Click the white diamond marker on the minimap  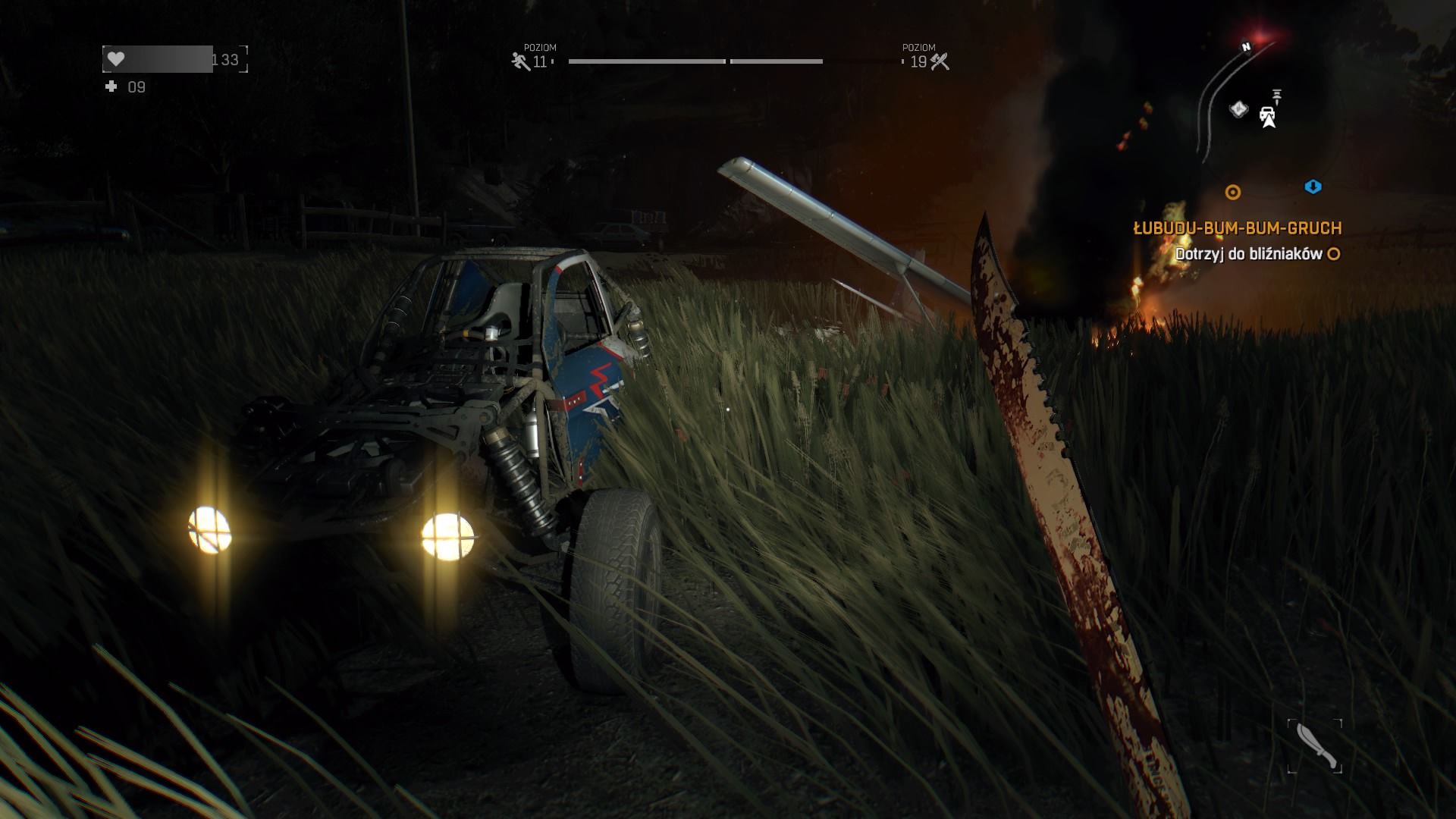pyautogui.click(x=1240, y=110)
